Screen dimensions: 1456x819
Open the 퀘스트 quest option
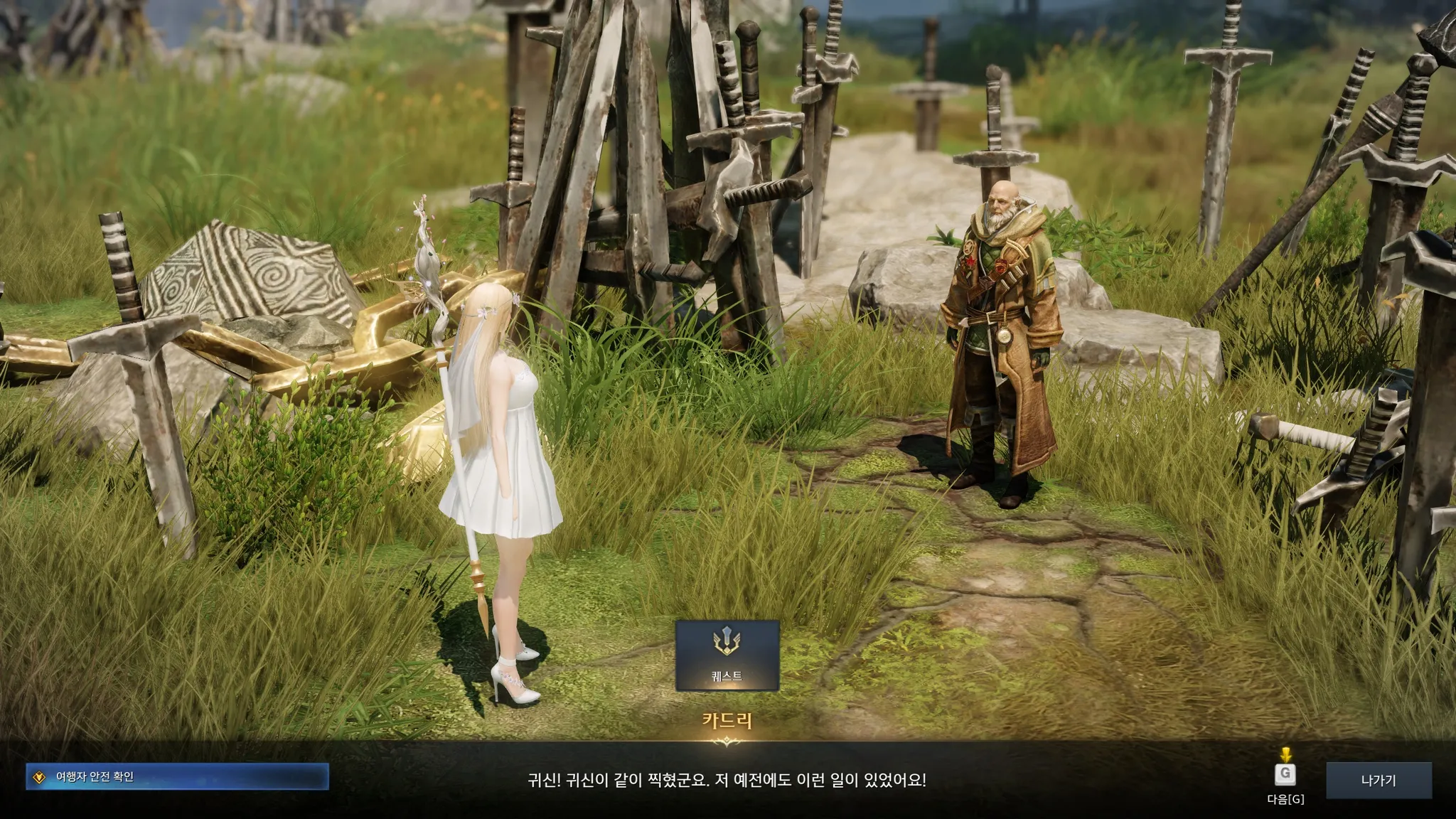coord(727,655)
